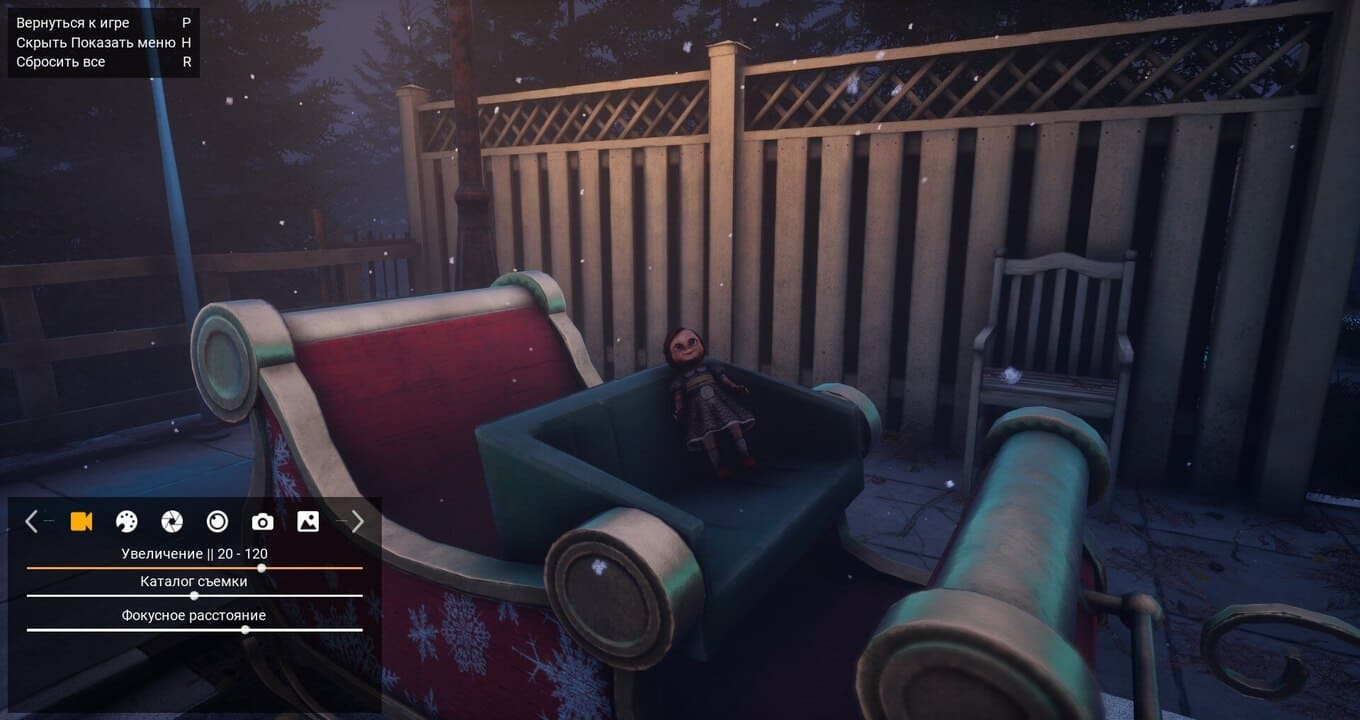Switch to the aperture shutter tab
This screenshot has width=1360, height=720.
point(172,521)
